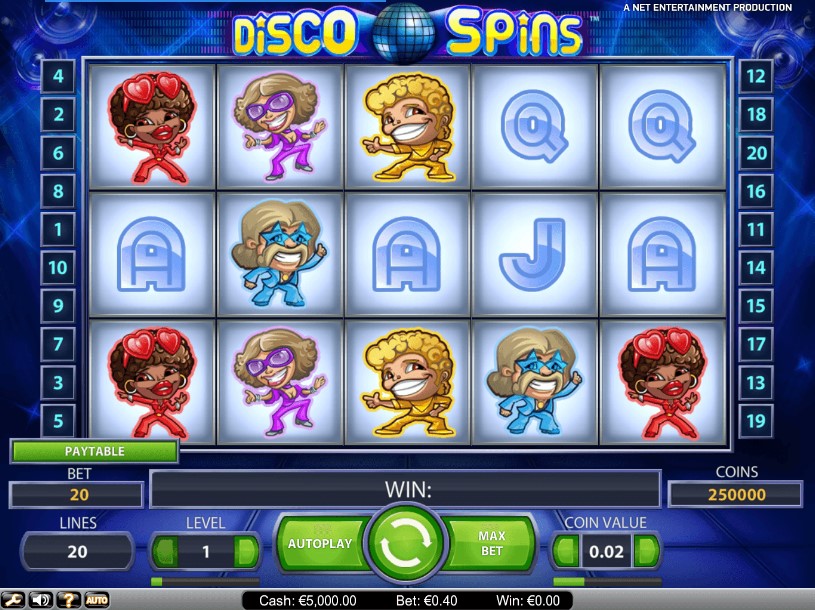Screen dimensions: 815x610
Task: Open the help question mark icon
Action: coord(69,600)
